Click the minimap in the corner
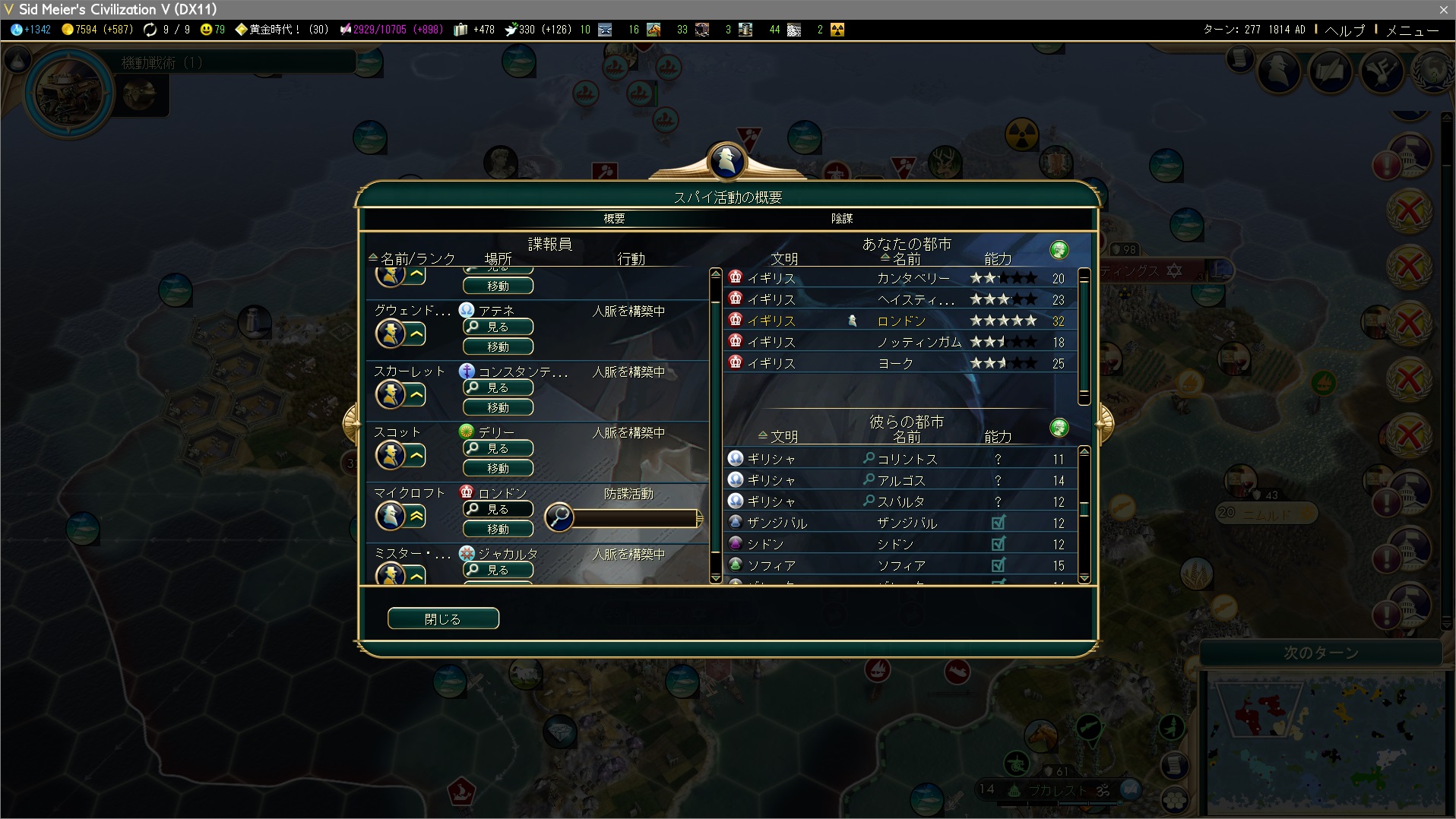 pos(1326,741)
